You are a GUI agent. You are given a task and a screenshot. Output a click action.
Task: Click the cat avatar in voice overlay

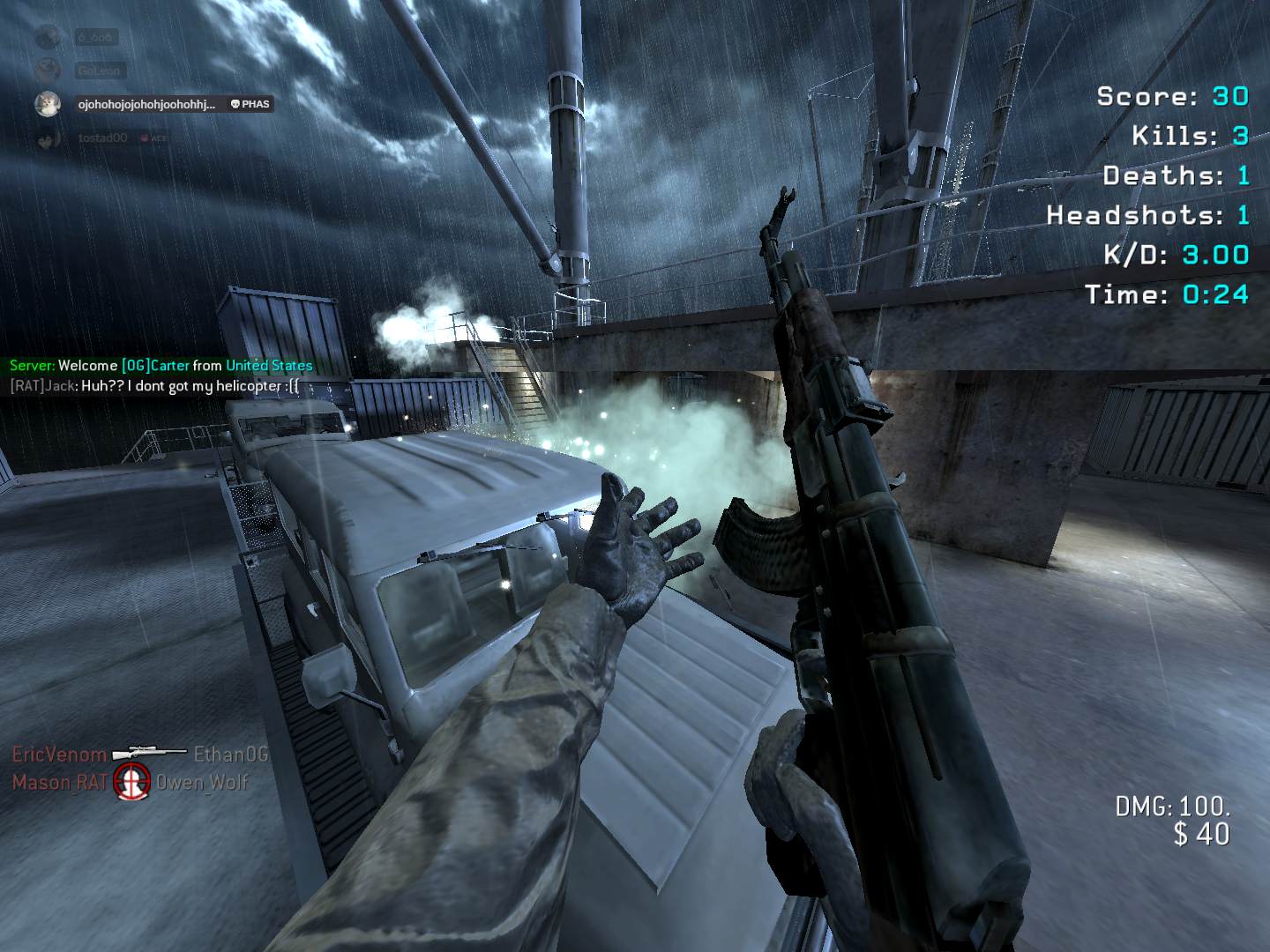pos(47,104)
